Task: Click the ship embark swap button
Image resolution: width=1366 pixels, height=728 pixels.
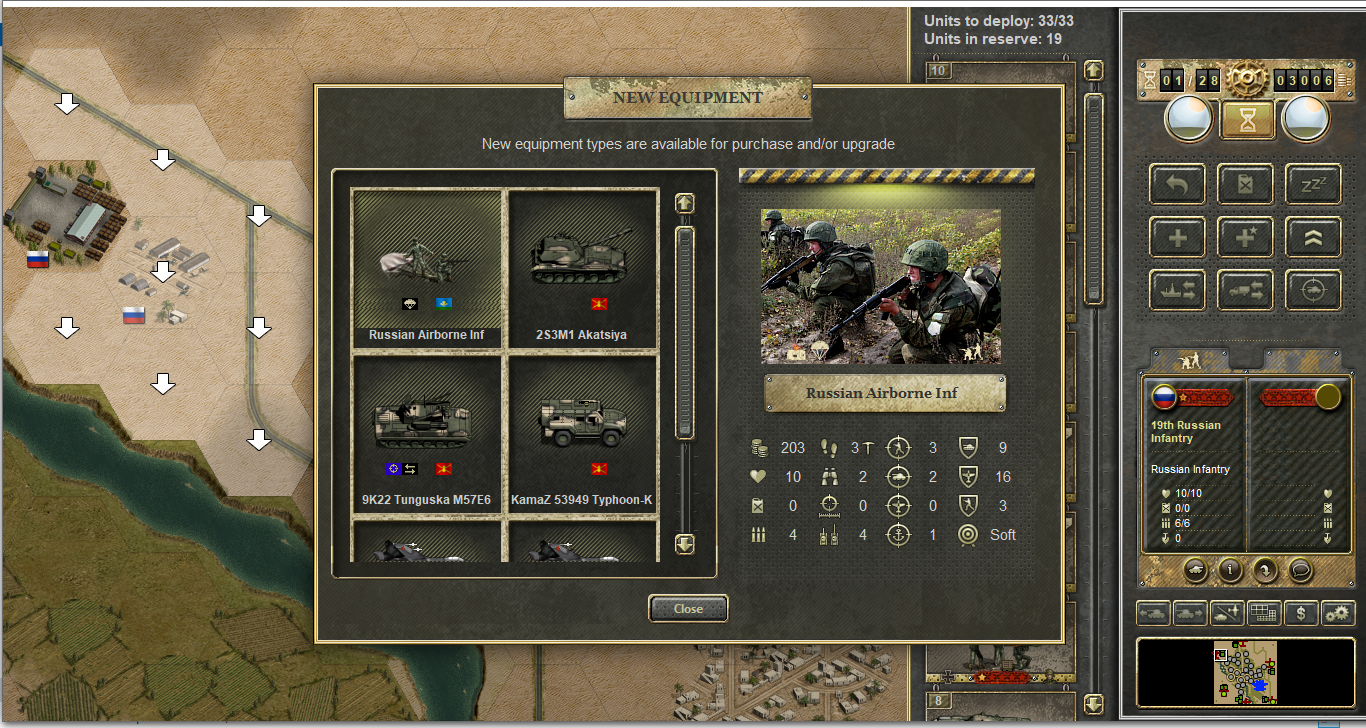Action: pyautogui.click(x=1177, y=289)
